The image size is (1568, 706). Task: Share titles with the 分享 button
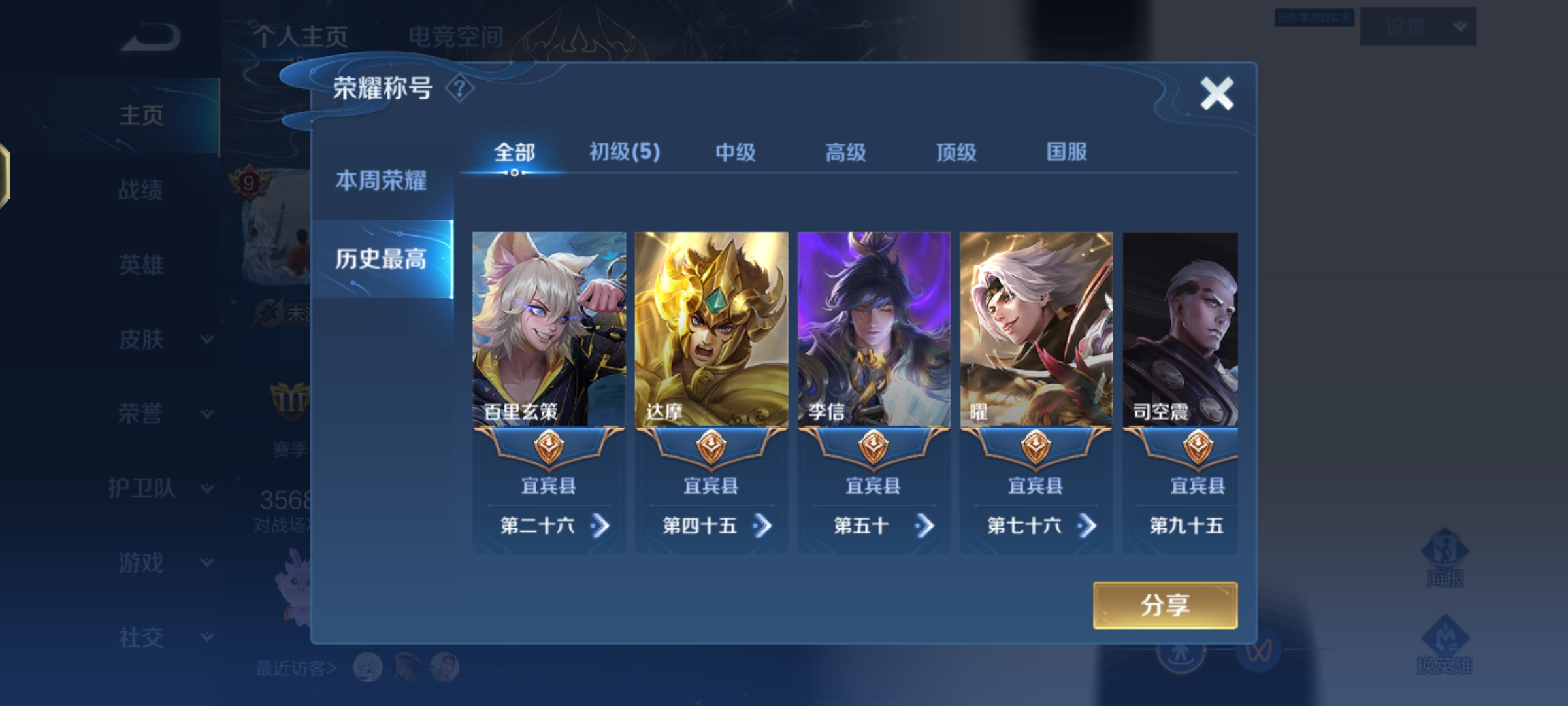(1165, 605)
